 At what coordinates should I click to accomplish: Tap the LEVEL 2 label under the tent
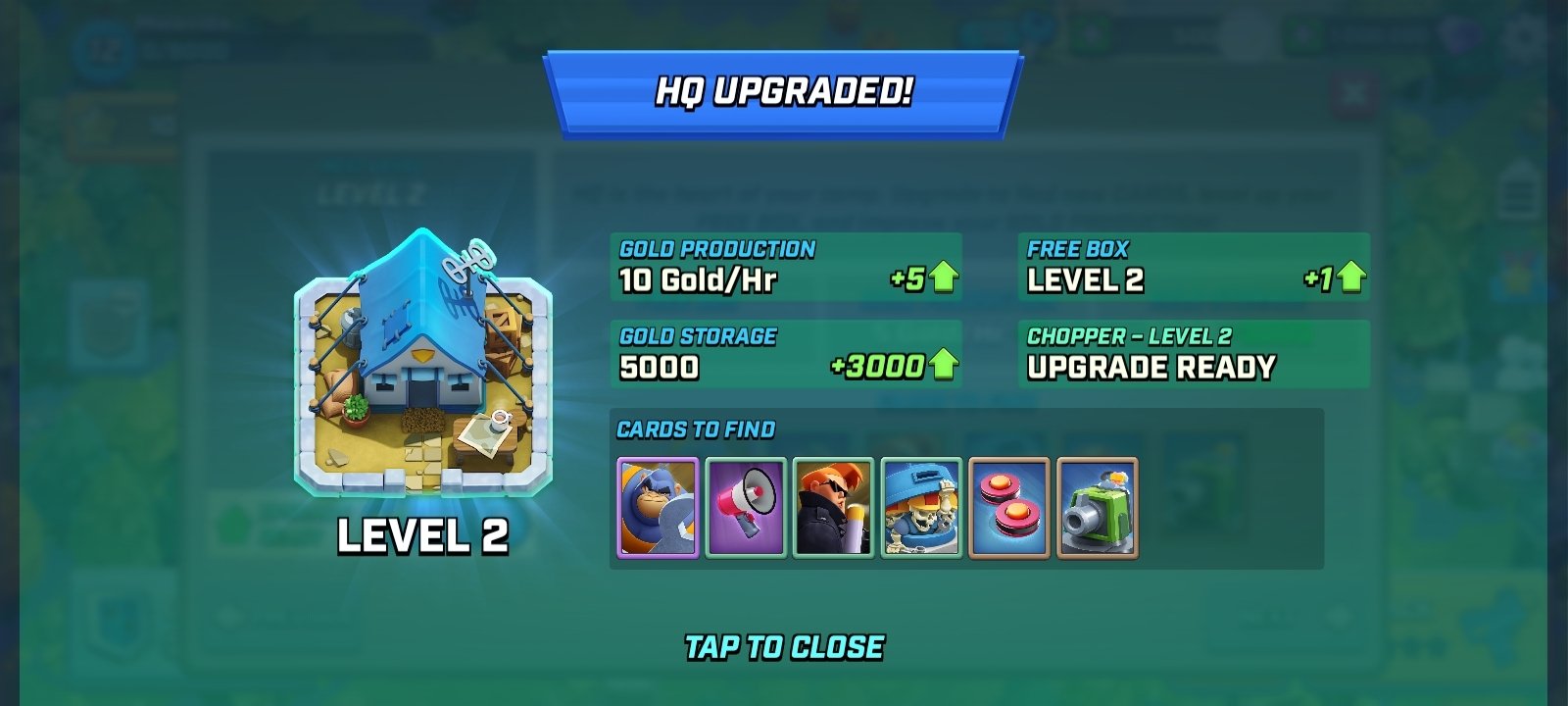(421, 538)
